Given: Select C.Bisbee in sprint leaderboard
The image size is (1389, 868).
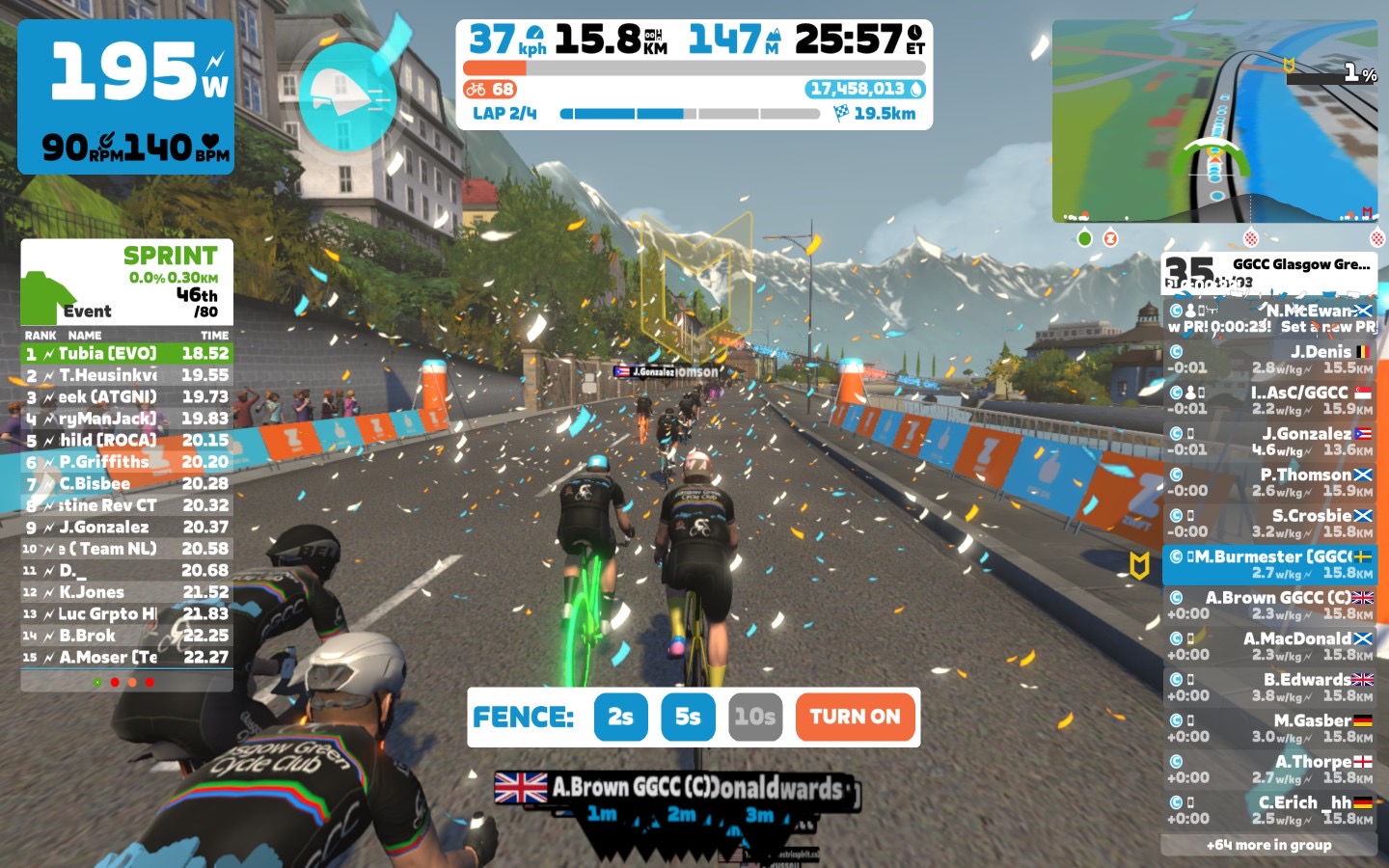Looking at the screenshot, I should coord(127,484).
